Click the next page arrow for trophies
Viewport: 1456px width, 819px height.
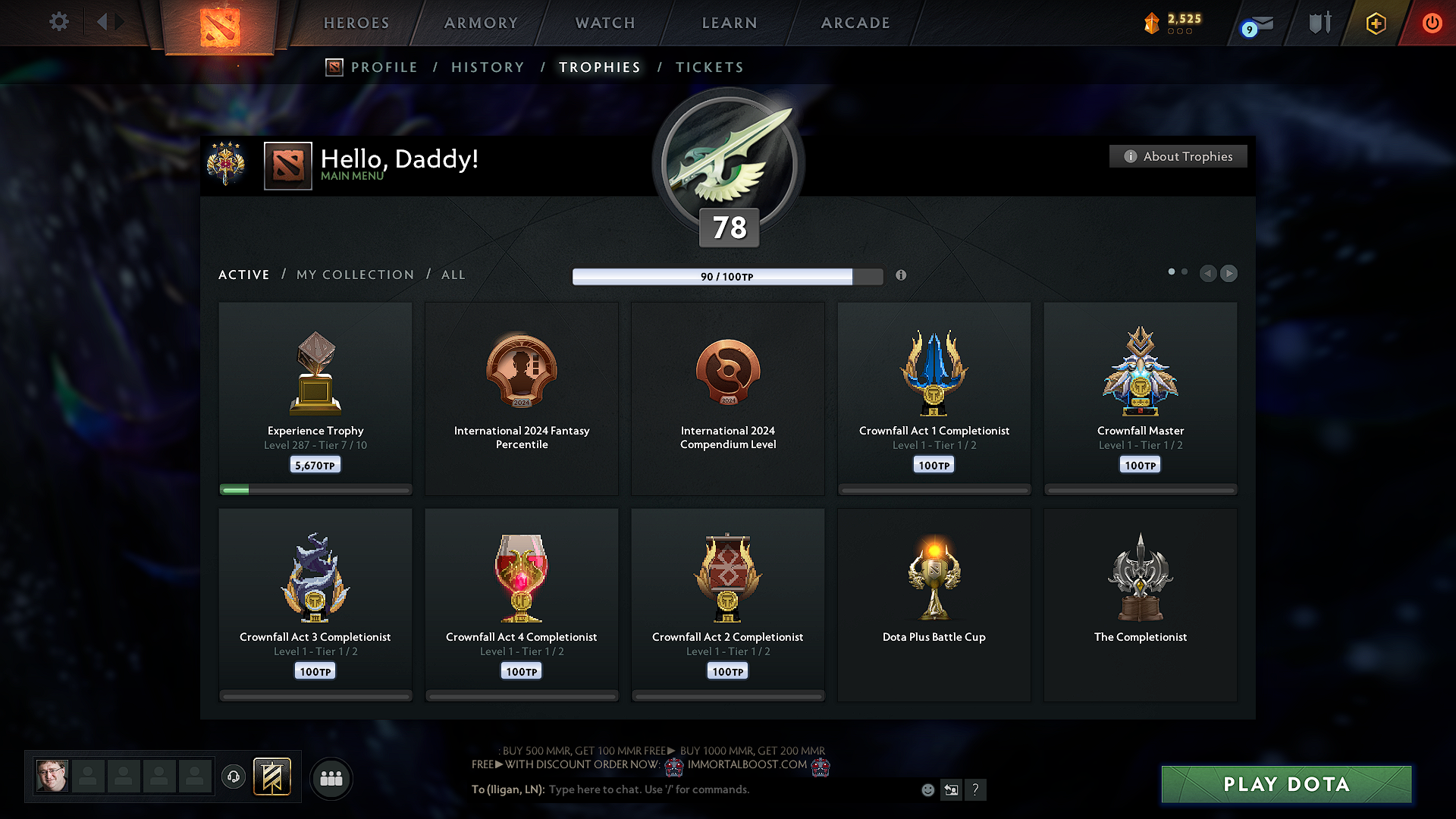pos(1228,274)
